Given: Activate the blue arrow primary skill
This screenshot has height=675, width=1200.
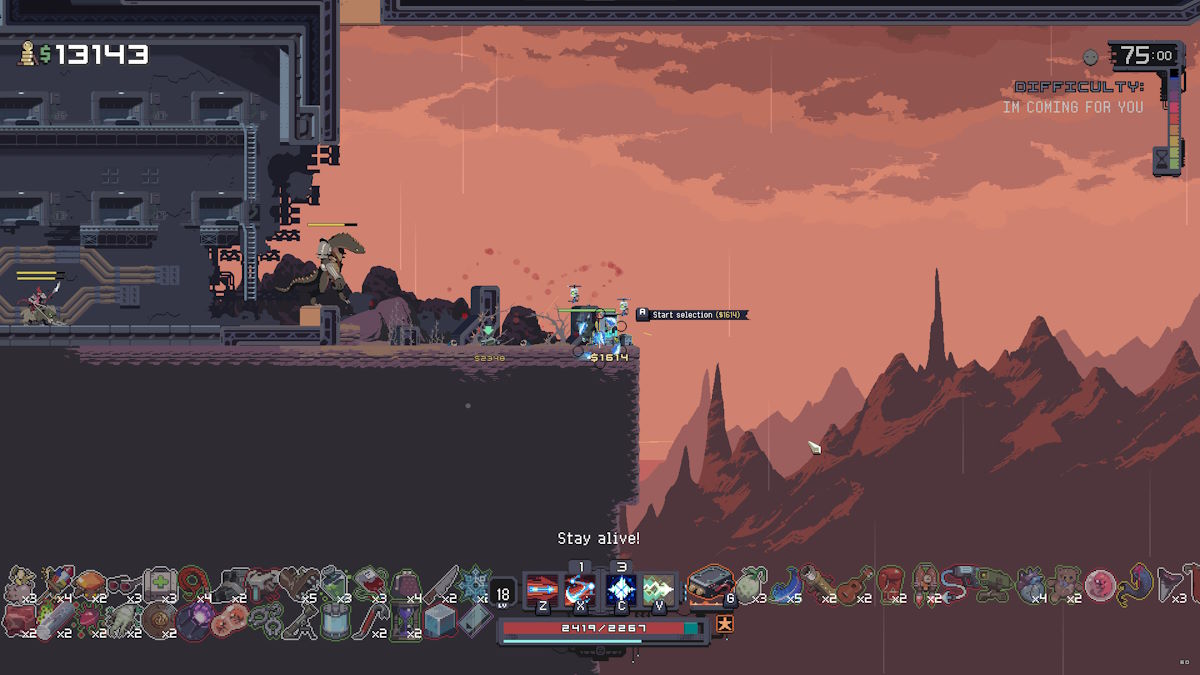Looking at the screenshot, I should (x=542, y=587).
